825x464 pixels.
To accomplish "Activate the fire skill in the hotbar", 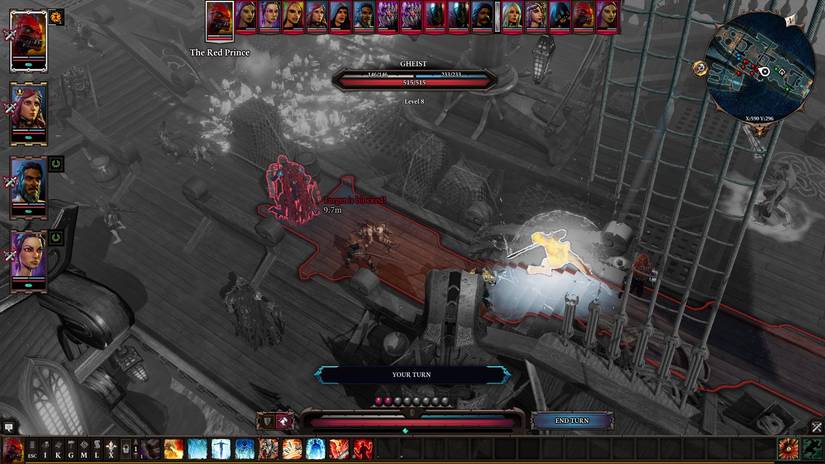I will point(173,449).
